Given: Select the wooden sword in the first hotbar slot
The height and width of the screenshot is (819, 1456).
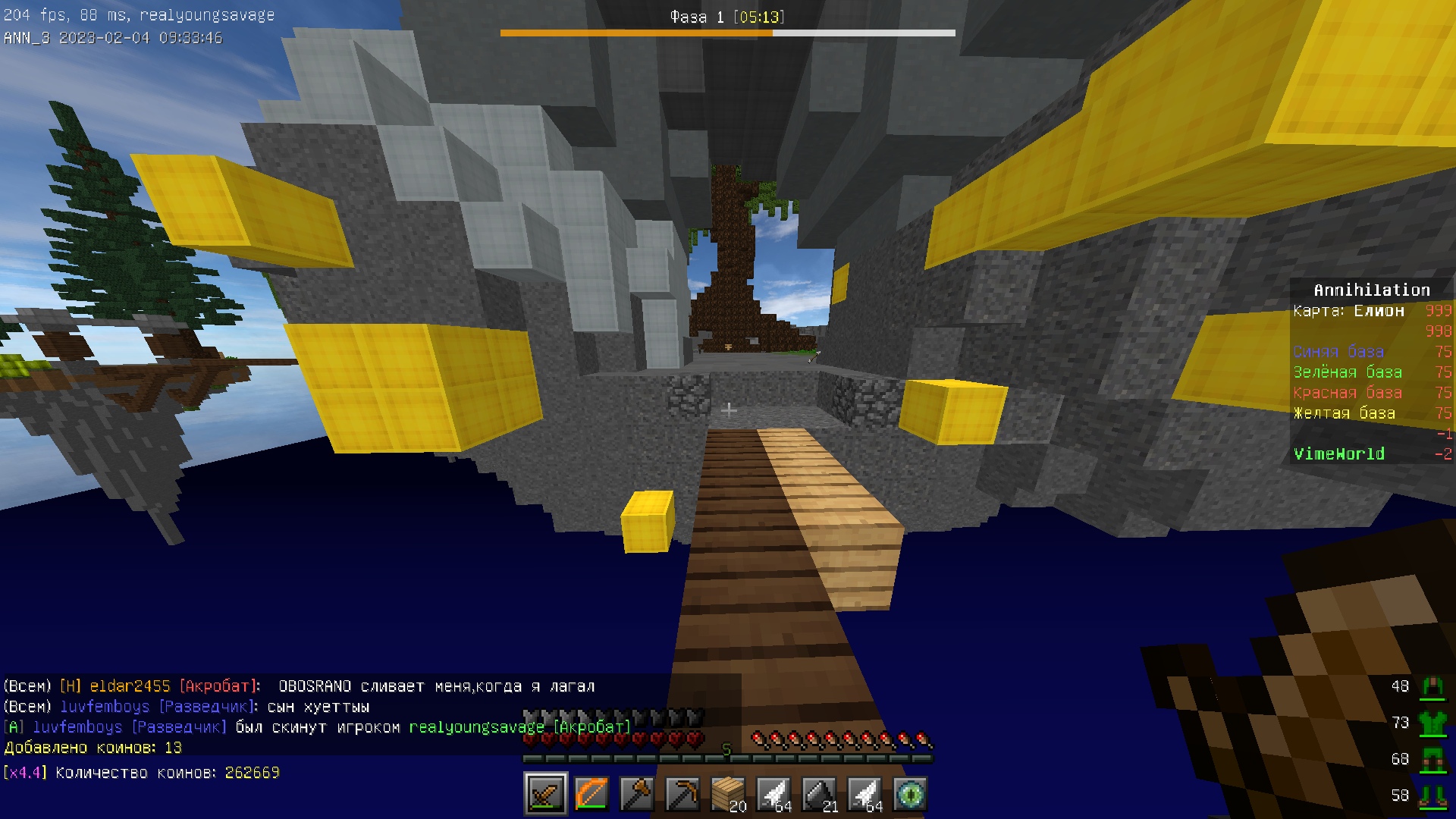Looking at the screenshot, I should pyautogui.click(x=547, y=793).
